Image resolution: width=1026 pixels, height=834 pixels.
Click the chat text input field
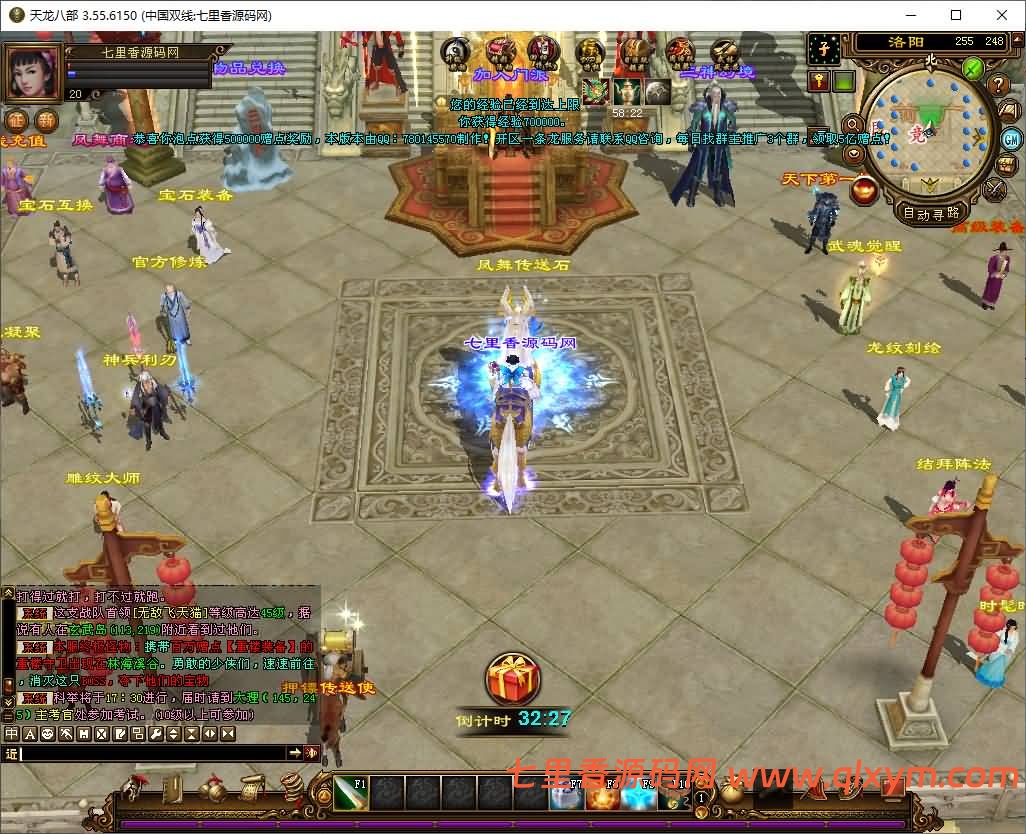(152, 753)
